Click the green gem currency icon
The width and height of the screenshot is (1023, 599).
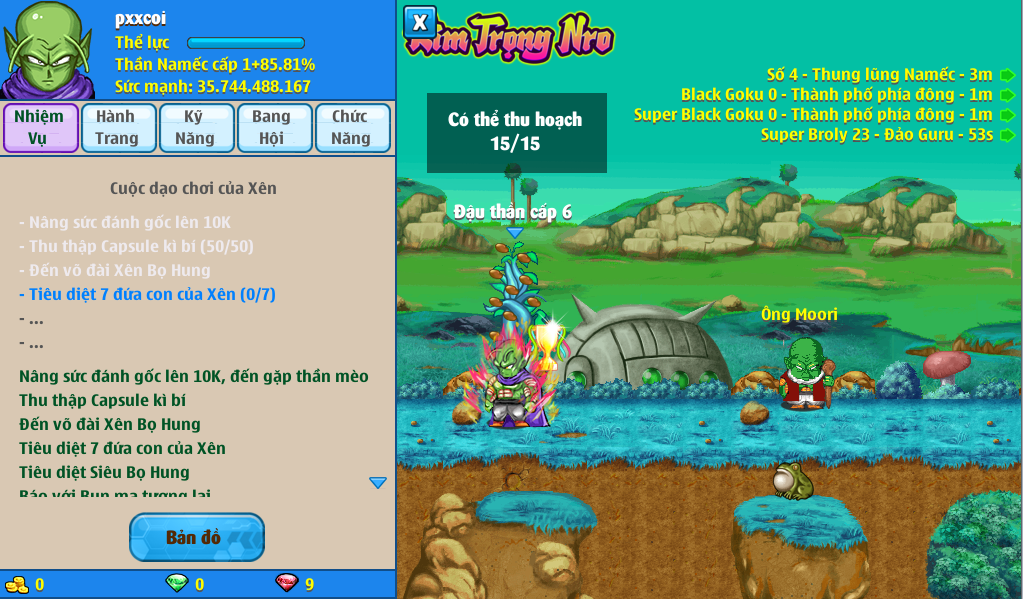[x=177, y=583]
